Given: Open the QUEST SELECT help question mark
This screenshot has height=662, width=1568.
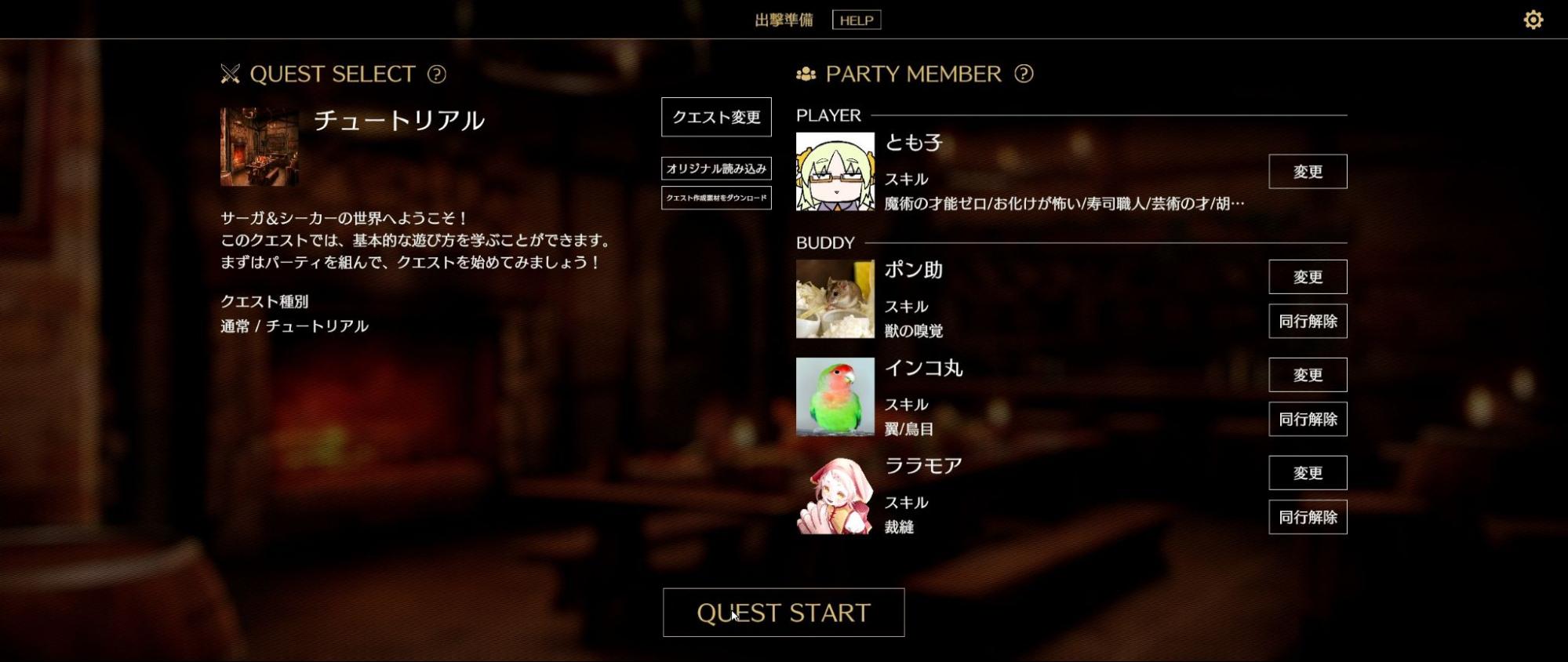Looking at the screenshot, I should [x=436, y=75].
